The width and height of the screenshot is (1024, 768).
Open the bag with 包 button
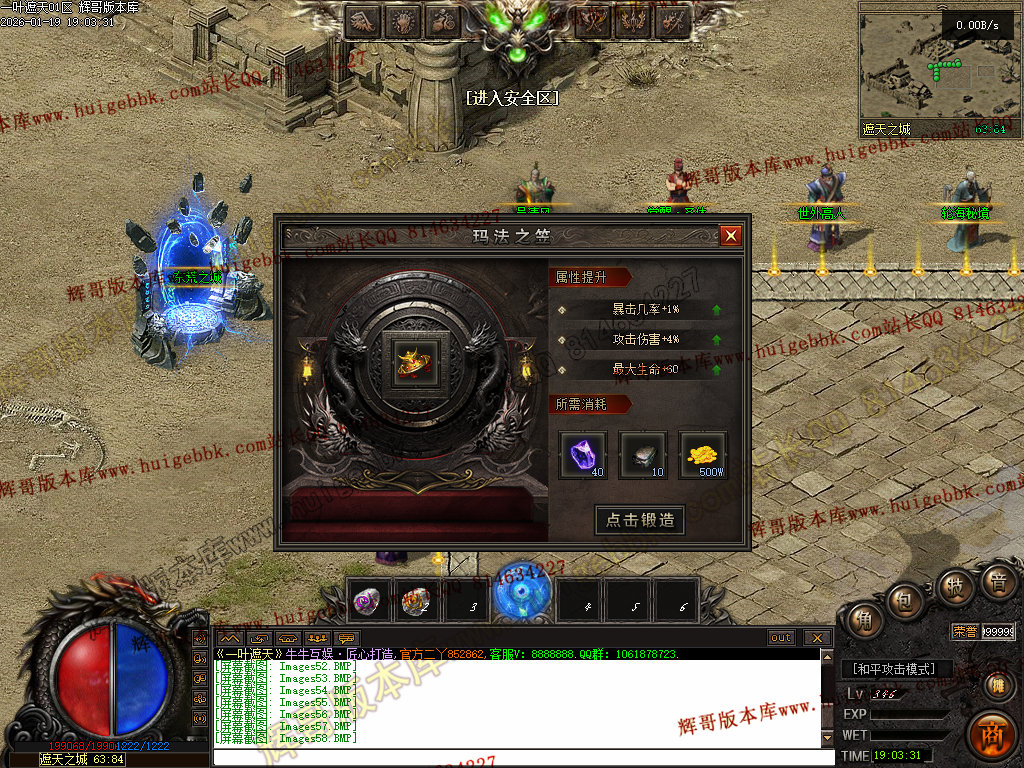point(906,600)
